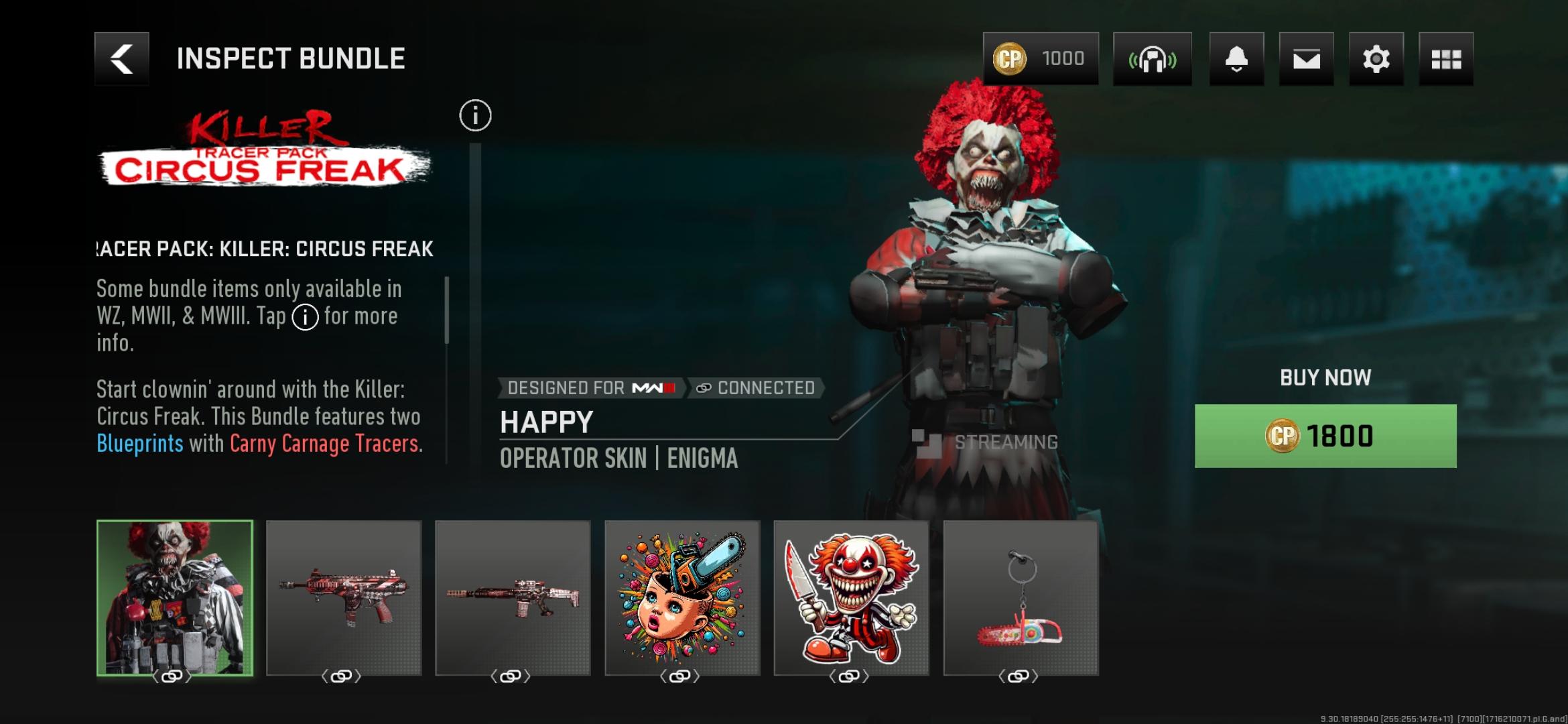1568x724 pixels.
Task: Preview the assault rifle blueprint
Action: point(513,597)
